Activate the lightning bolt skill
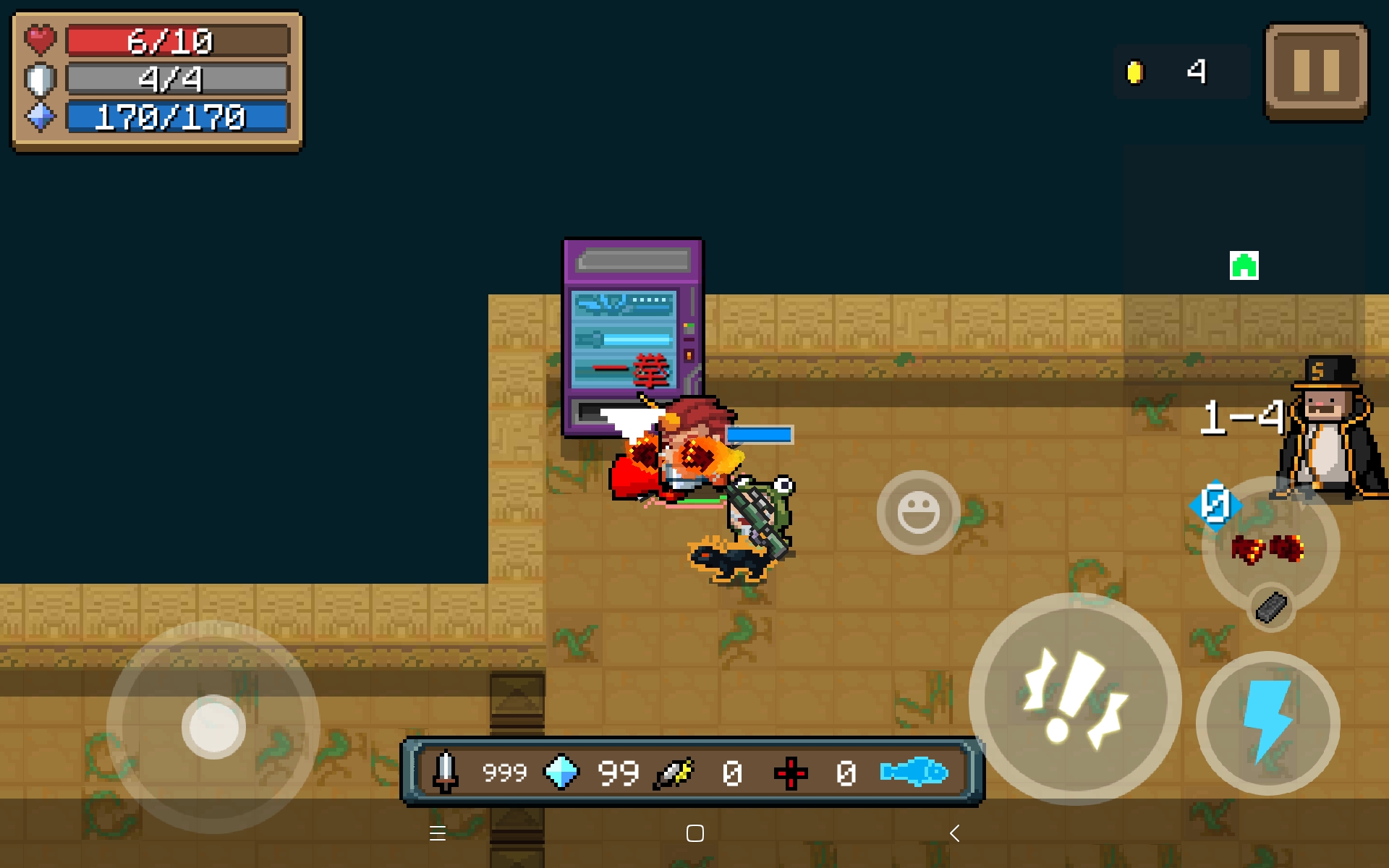The image size is (1389, 868). click(1267, 723)
